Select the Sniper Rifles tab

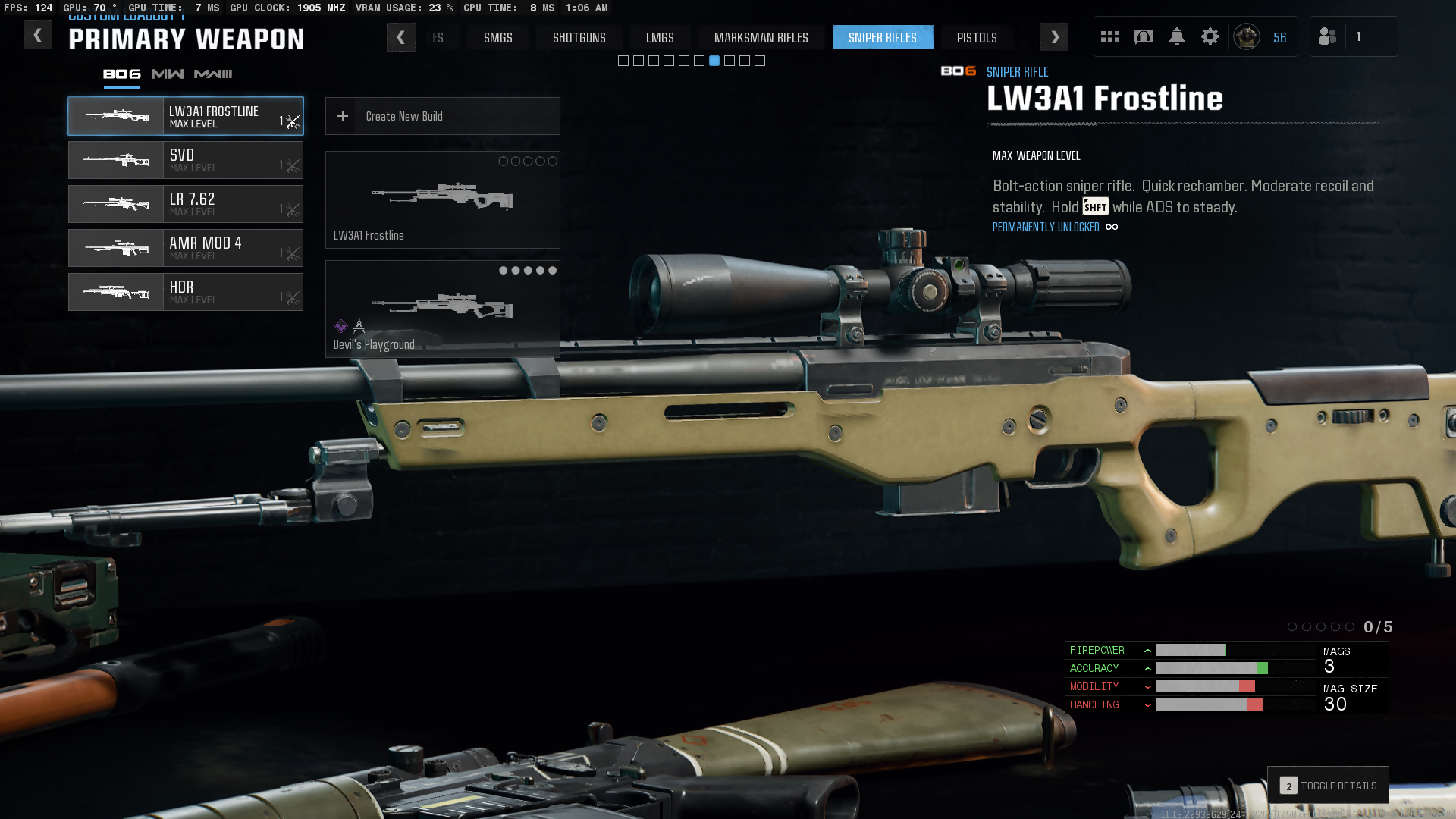point(882,37)
